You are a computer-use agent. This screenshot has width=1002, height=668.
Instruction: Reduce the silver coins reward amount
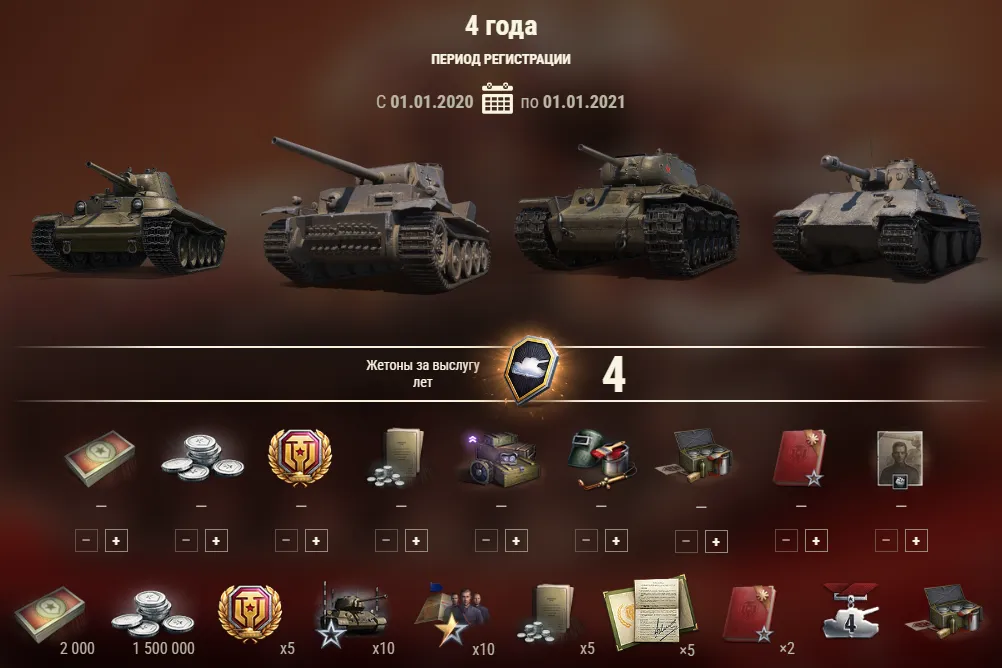click(x=186, y=540)
